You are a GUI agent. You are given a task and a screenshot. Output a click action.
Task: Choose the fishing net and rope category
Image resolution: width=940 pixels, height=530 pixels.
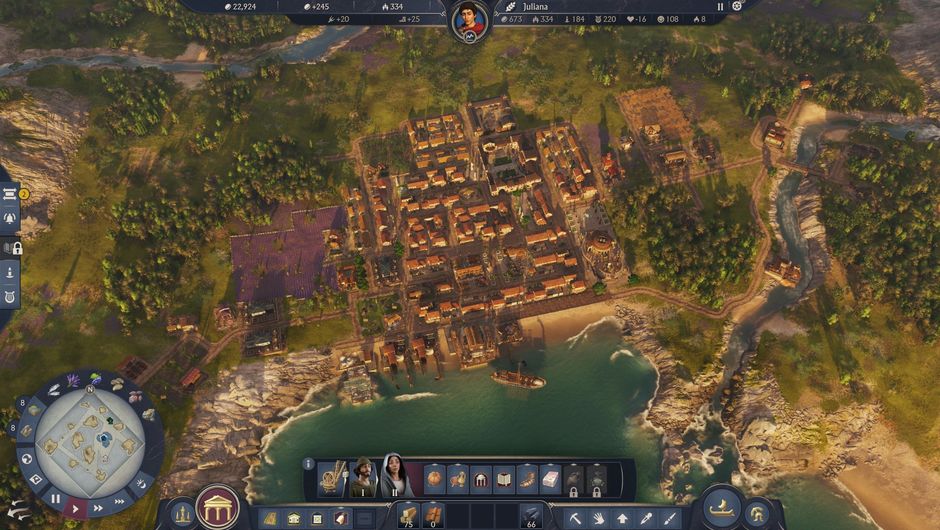(x=332, y=478)
